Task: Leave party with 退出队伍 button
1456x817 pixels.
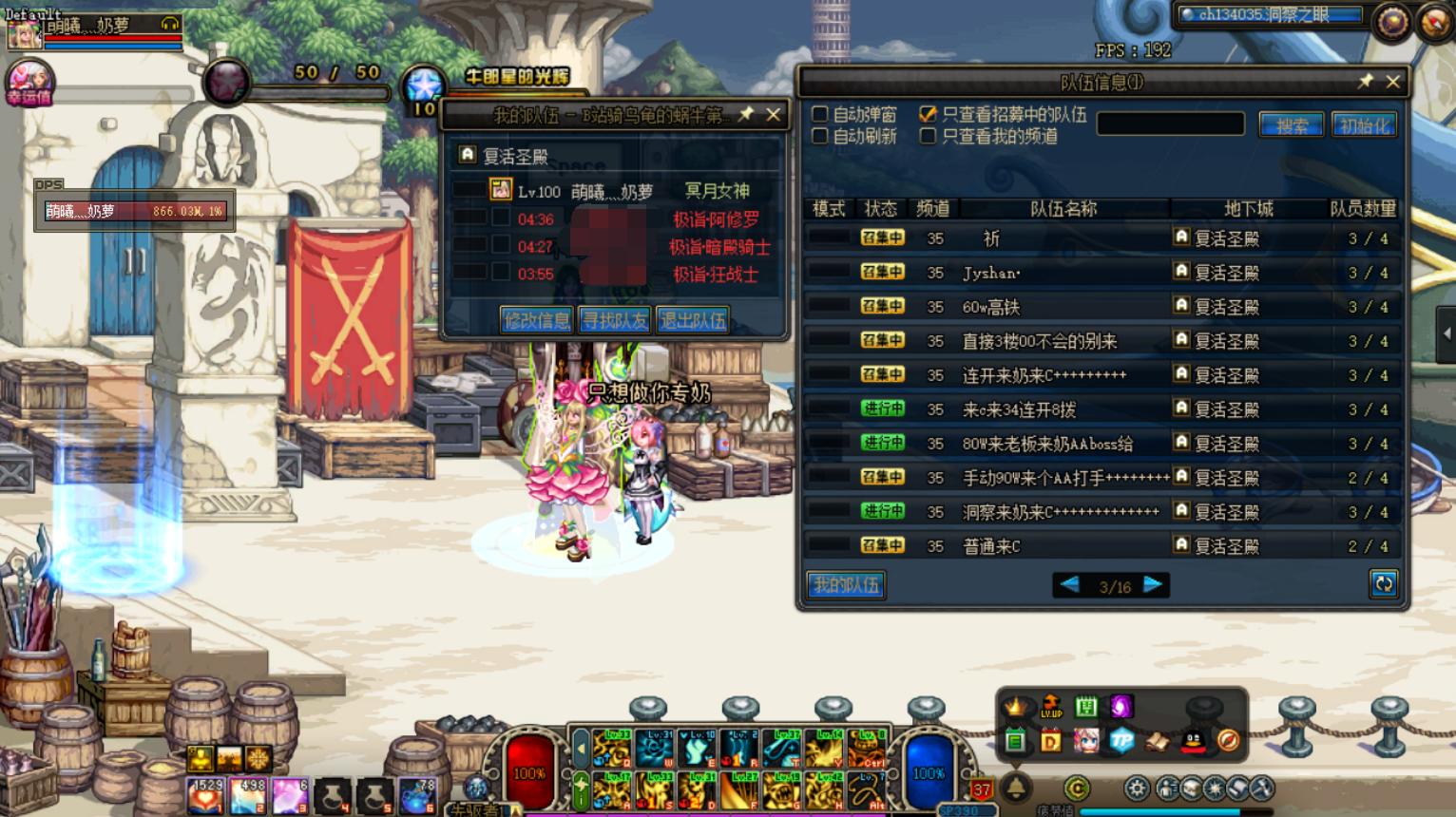Action: coord(693,320)
